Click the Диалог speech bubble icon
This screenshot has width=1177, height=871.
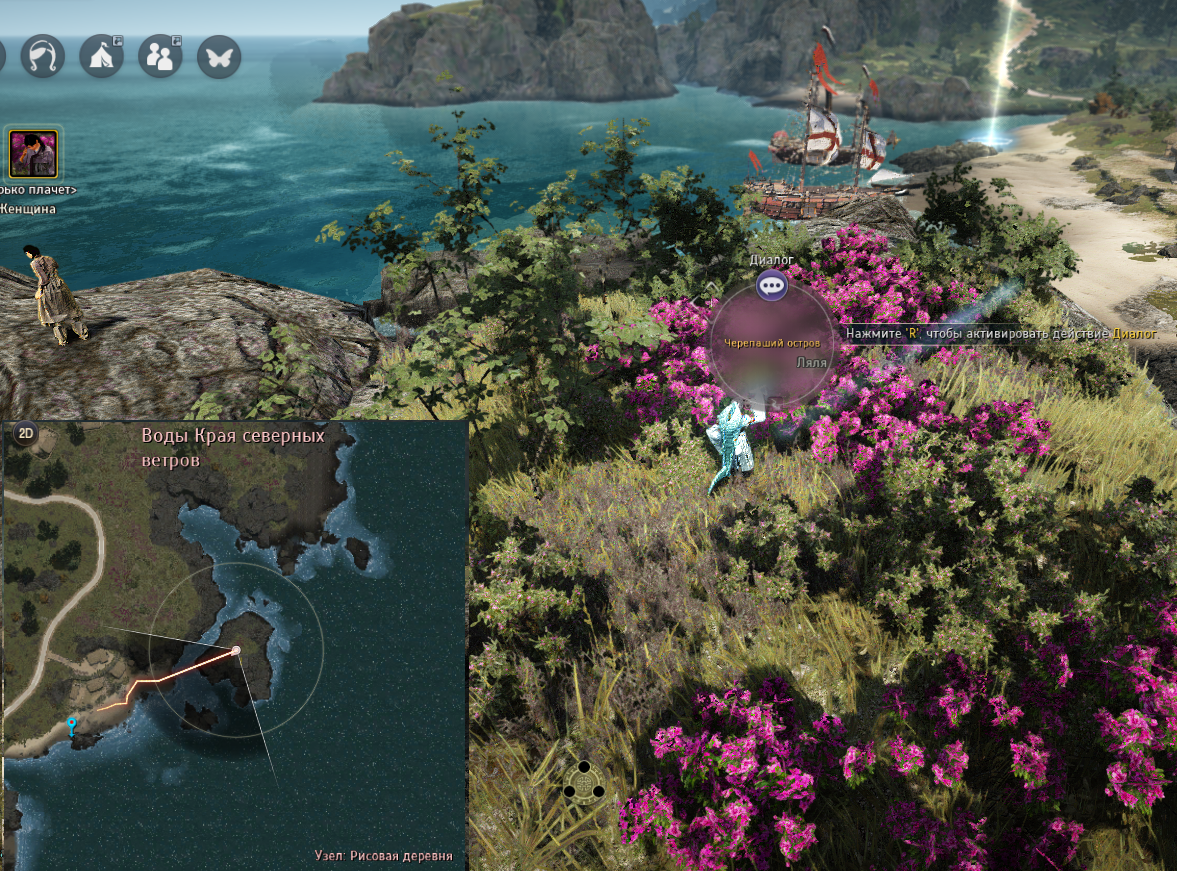[x=771, y=285]
